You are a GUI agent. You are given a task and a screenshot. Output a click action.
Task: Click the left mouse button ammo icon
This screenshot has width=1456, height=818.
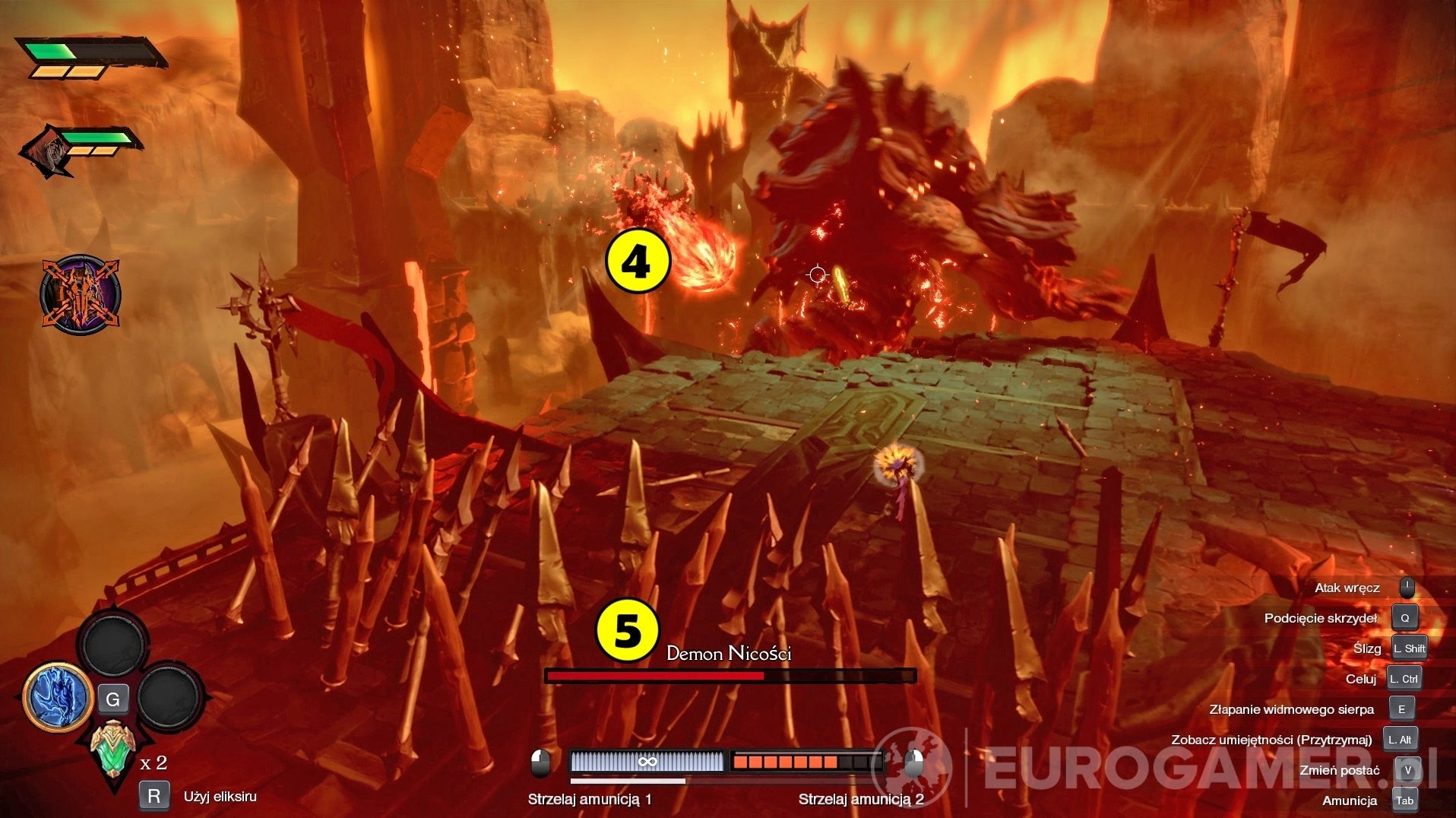[541, 763]
